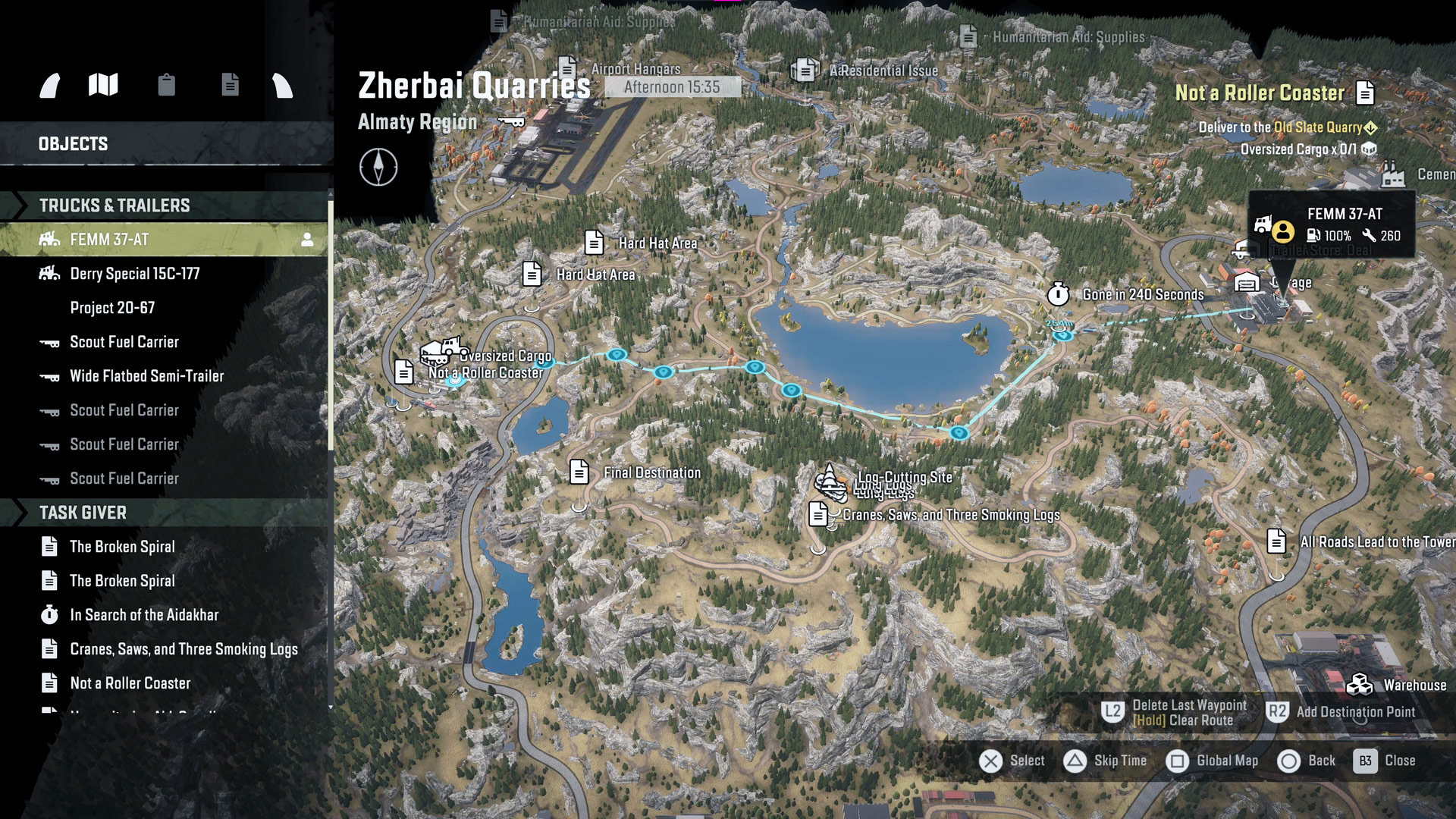
Task: Select the Final Destination map marker
Action: pyautogui.click(x=579, y=472)
